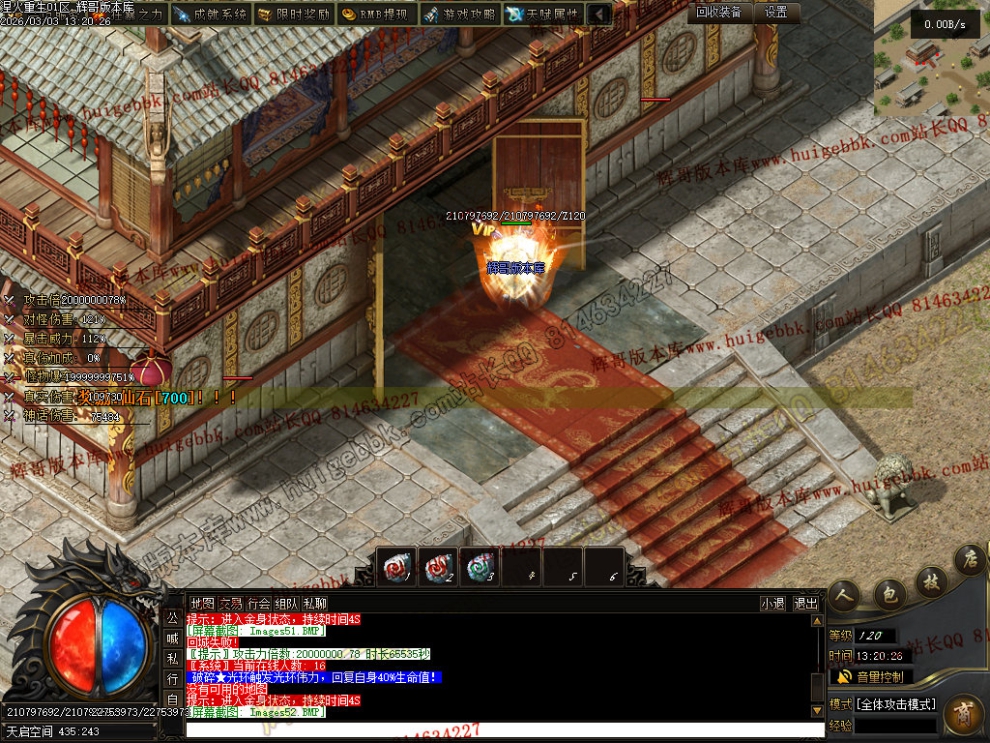Viewport: 990px width, 743px height.
Task: Open the 限时奖励 timed rewards panel
Action: click(293, 14)
